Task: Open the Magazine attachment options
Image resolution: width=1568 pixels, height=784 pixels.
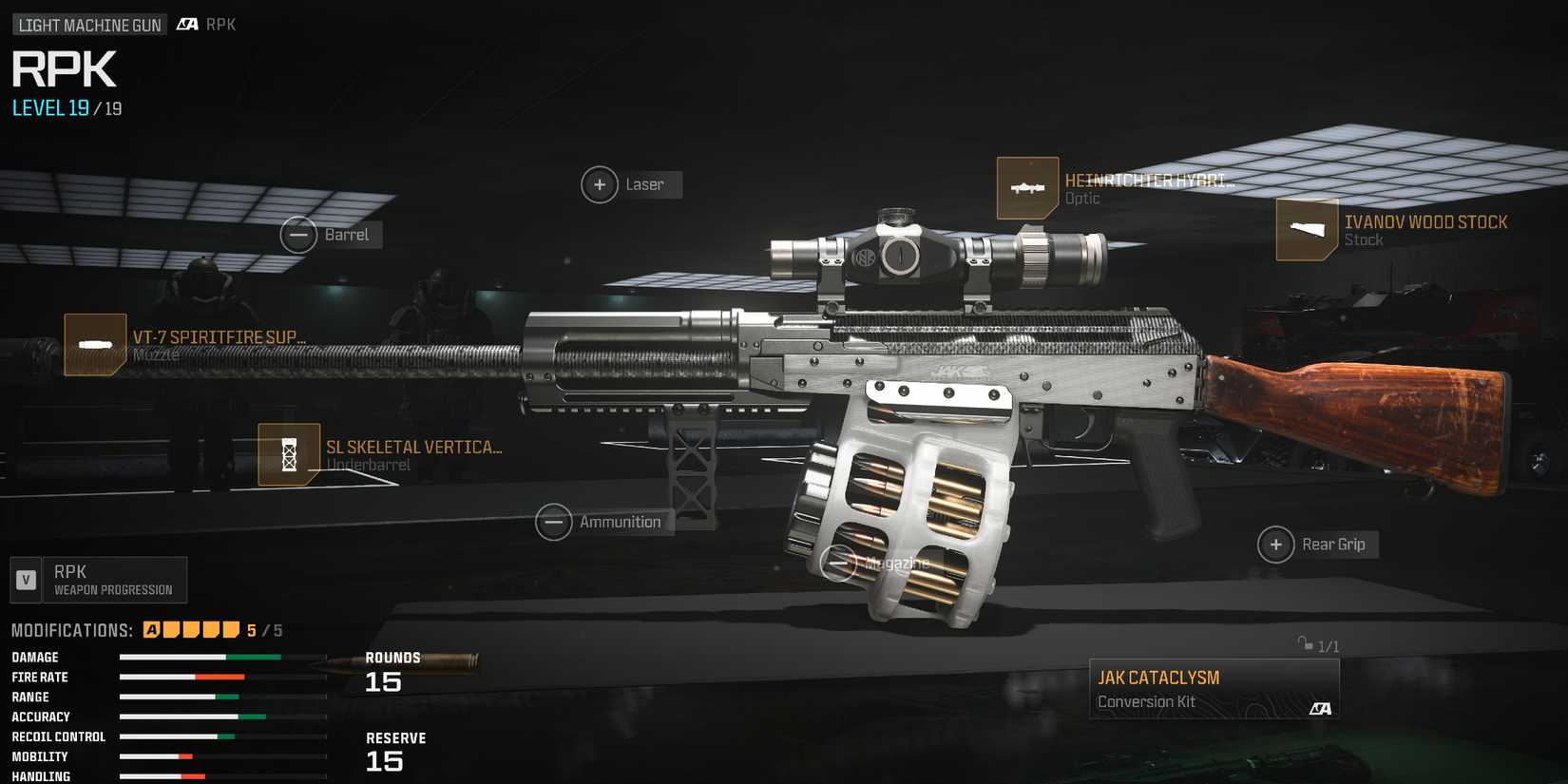Action: pos(840,563)
